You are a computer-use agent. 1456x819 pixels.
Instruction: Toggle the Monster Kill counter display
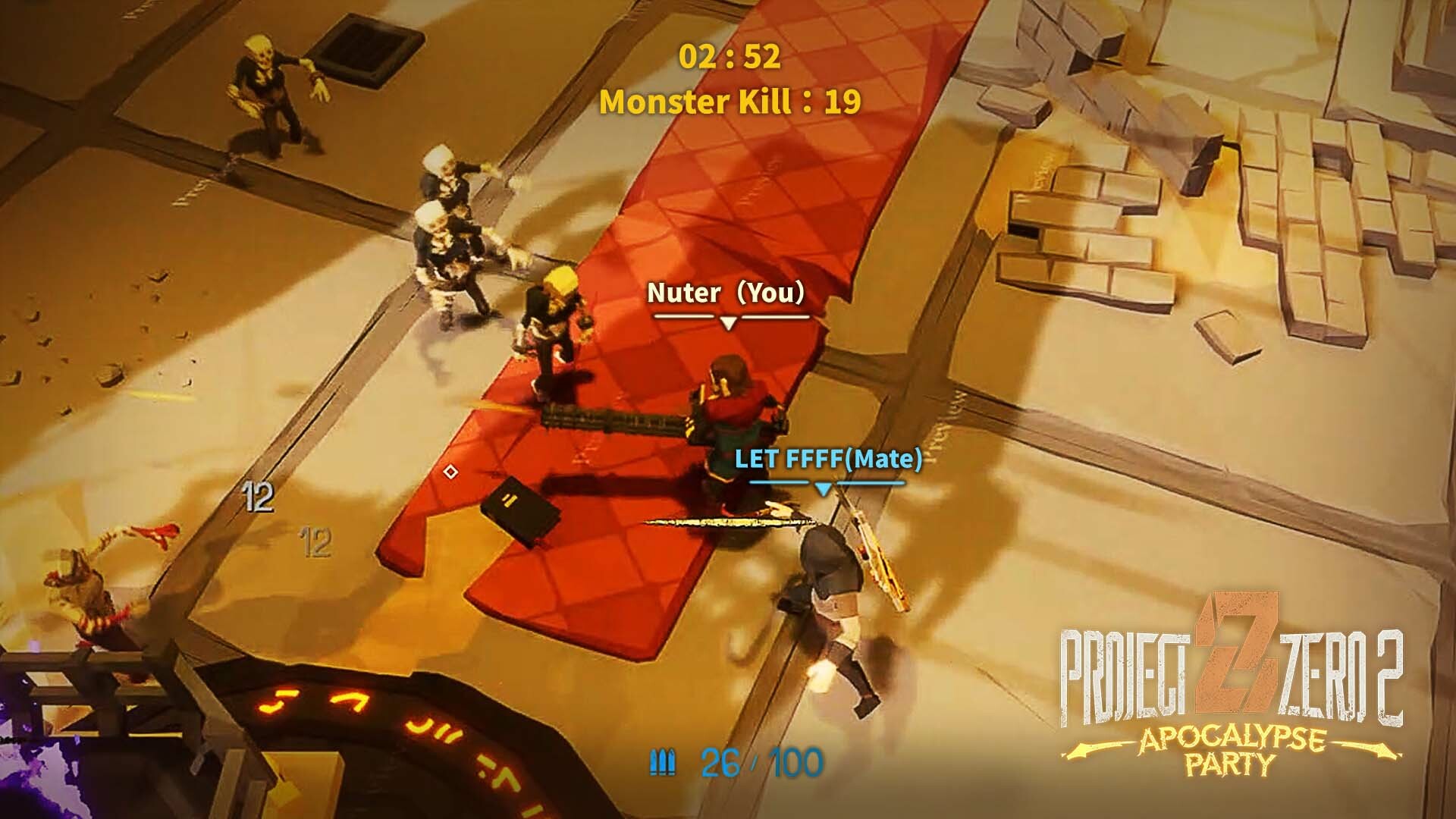click(730, 99)
